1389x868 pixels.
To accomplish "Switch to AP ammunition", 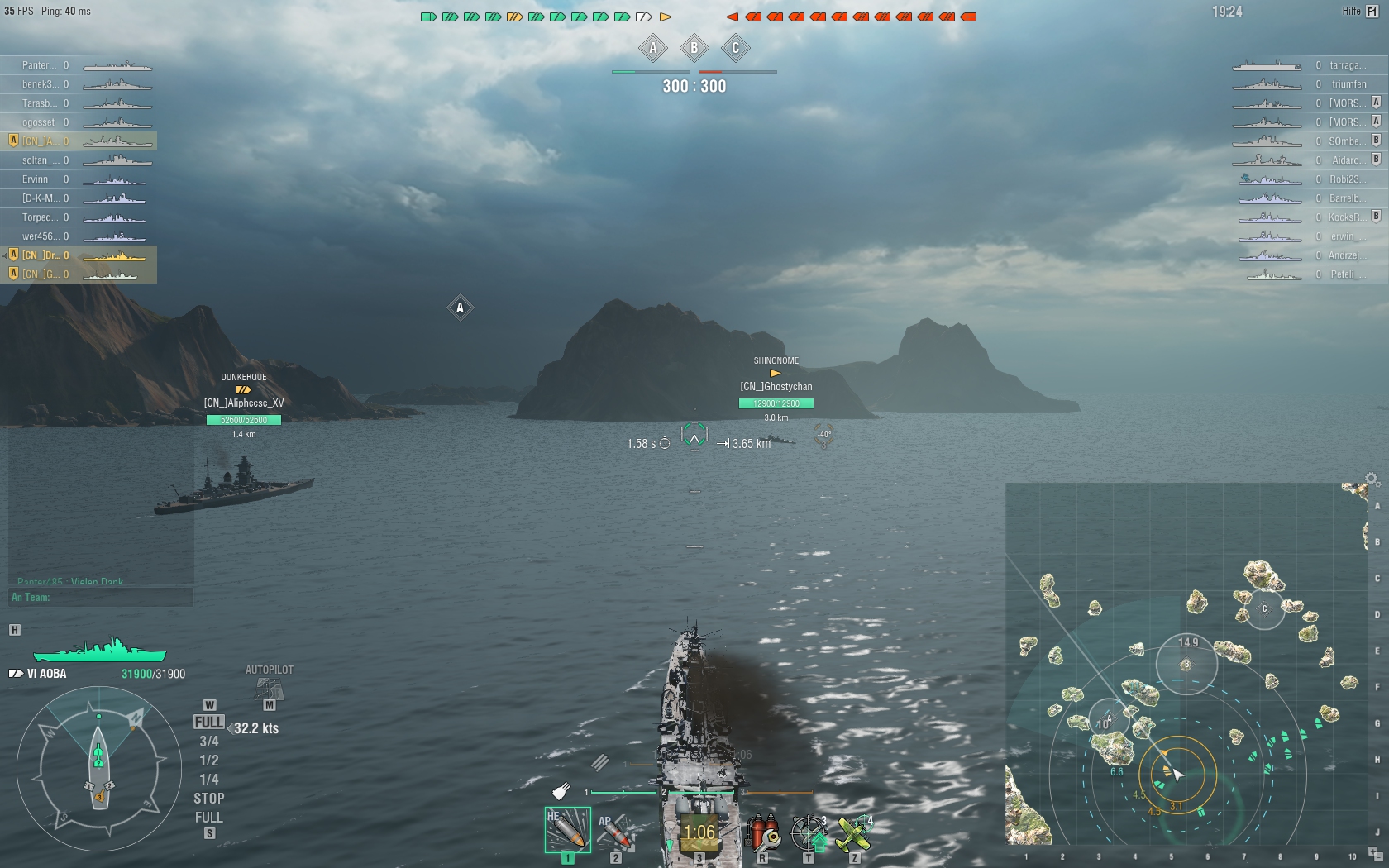I will coord(616,833).
